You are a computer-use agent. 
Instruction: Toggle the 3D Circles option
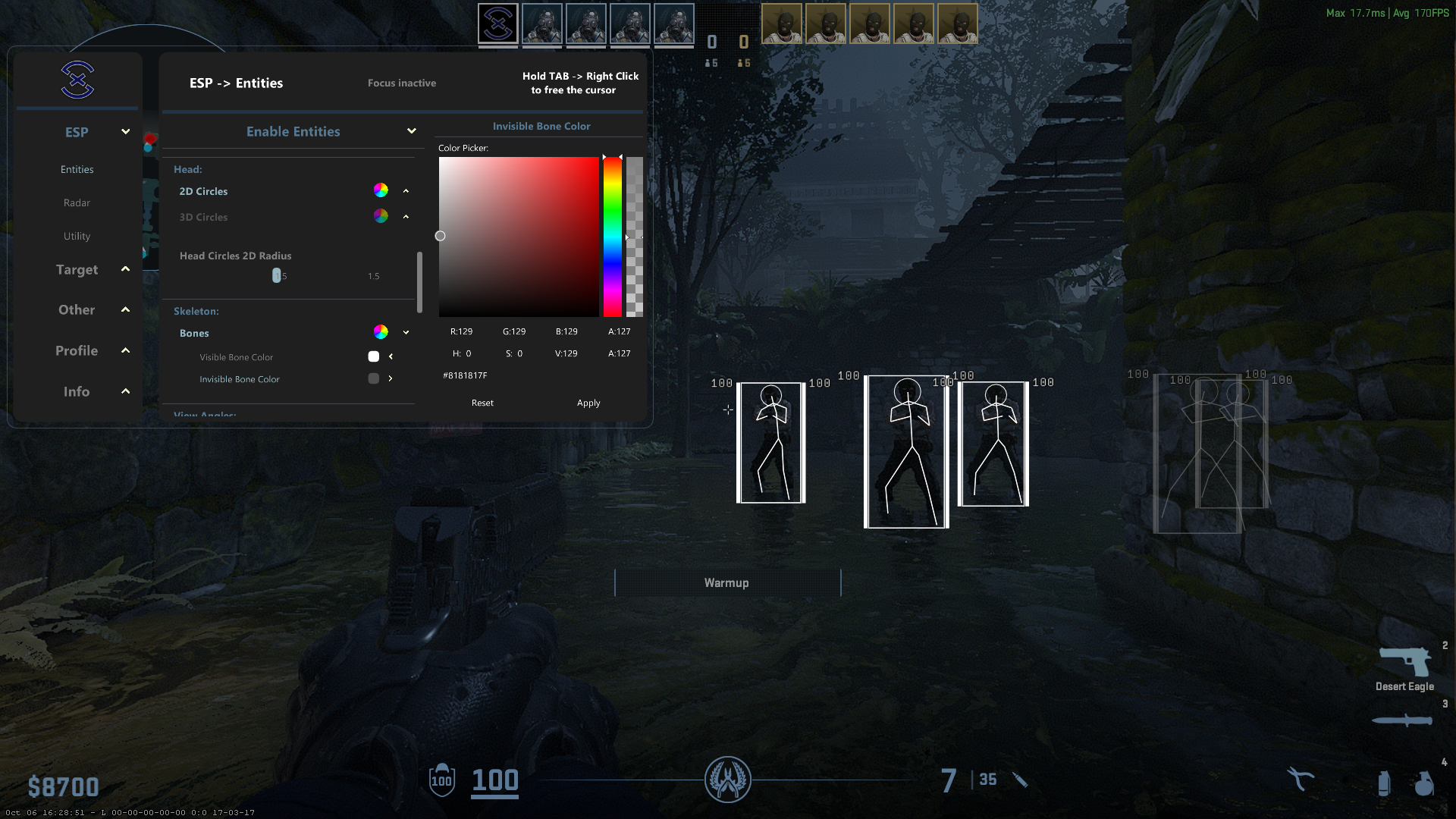pyautogui.click(x=203, y=217)
